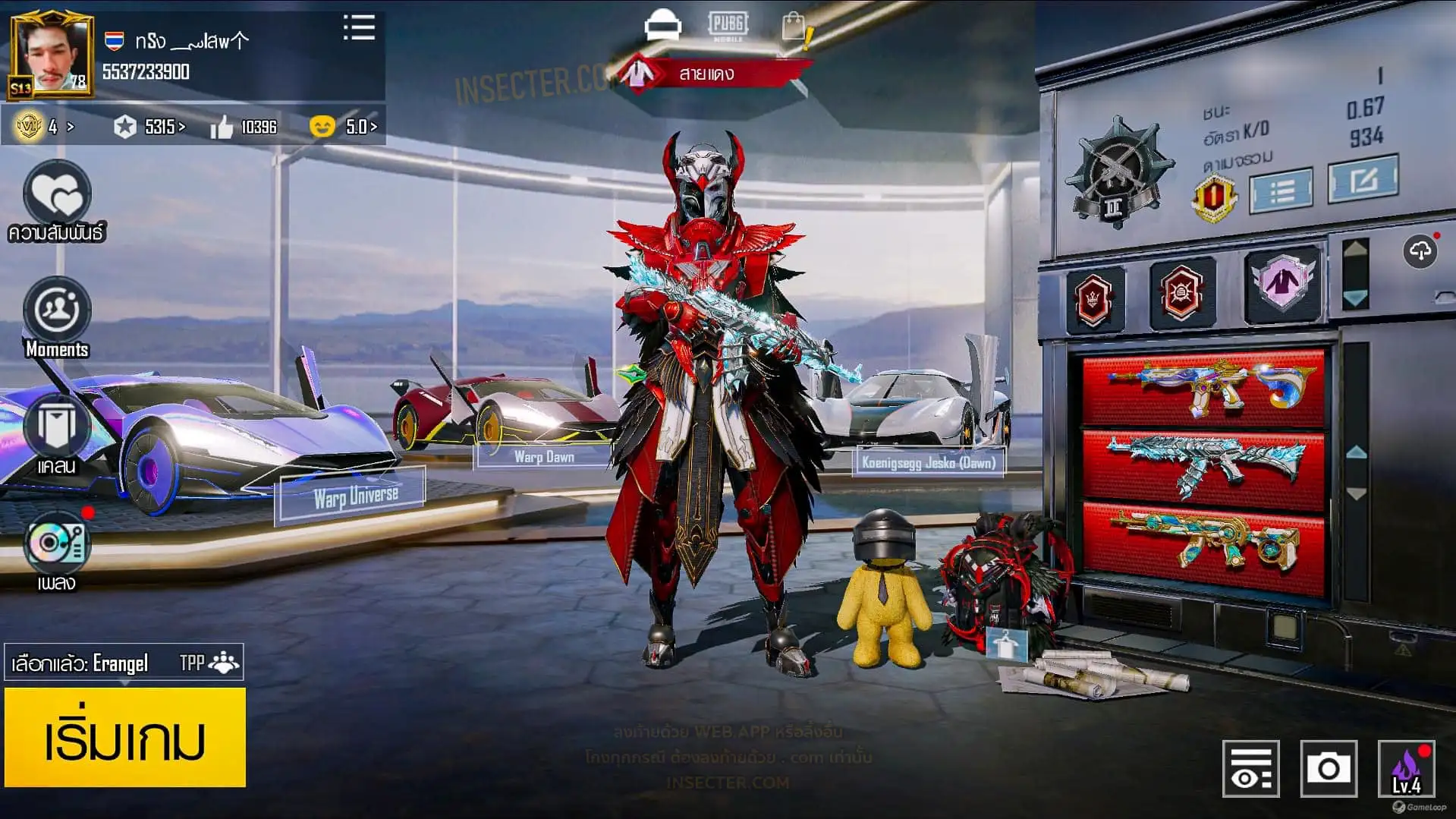
Task: Open the list menu beside the player name
Action: point(359,28)
